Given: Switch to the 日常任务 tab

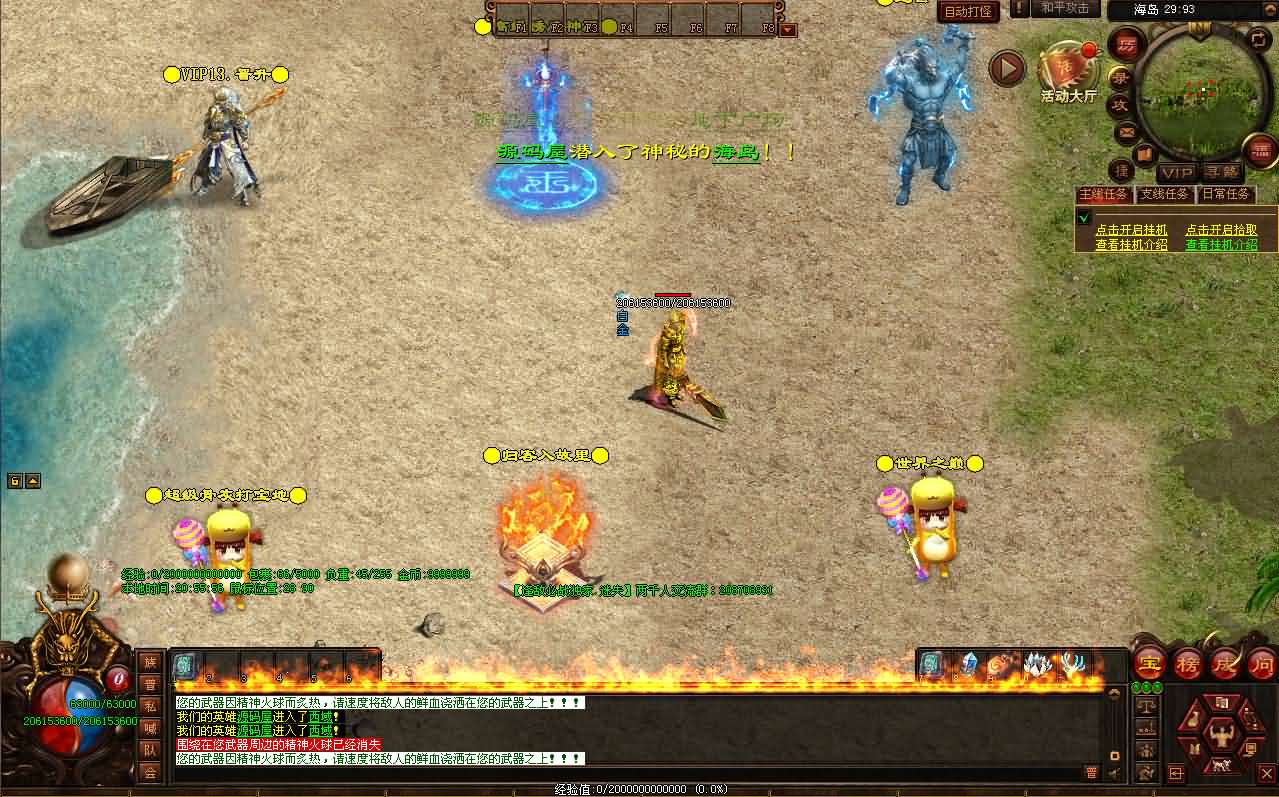Looking at the screenshot, I should pyautogui.click(x=1226, y=194).
